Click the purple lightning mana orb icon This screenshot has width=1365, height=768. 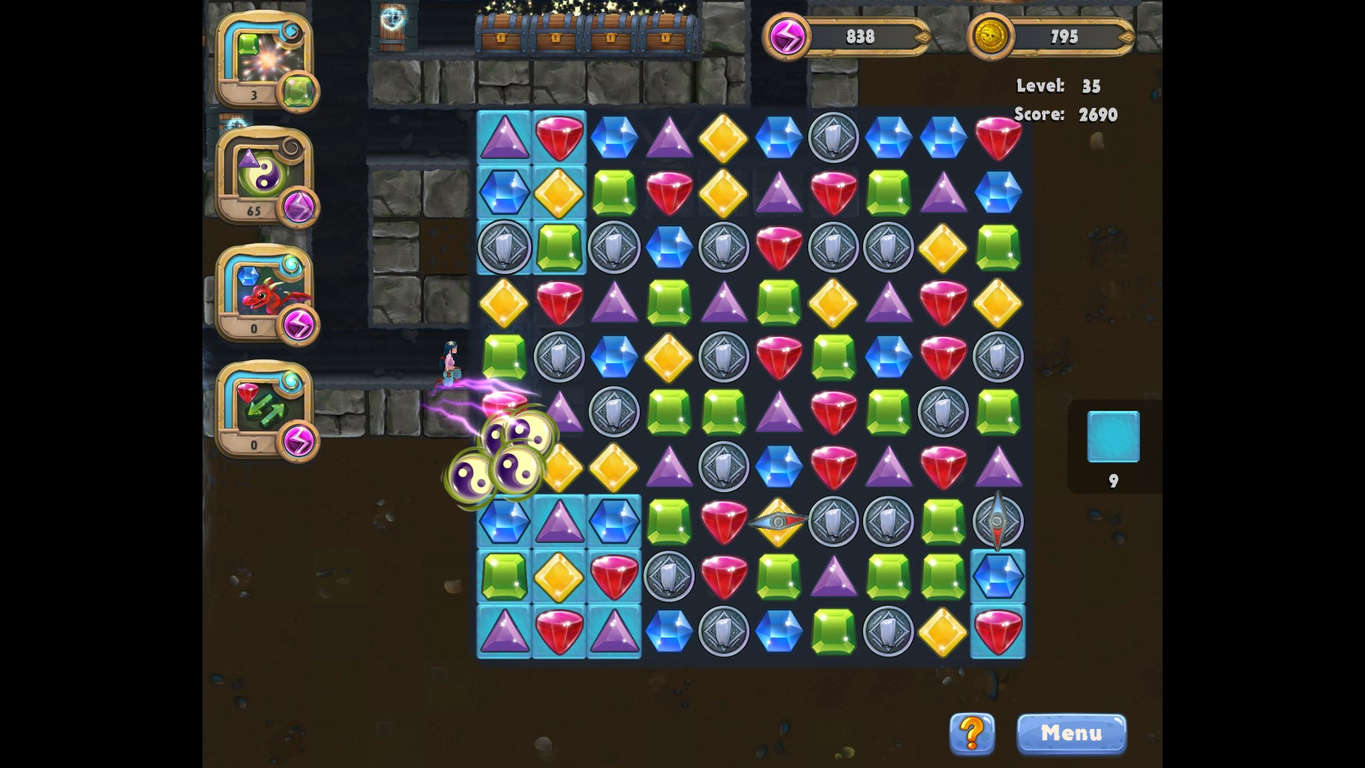click(788, 36)
